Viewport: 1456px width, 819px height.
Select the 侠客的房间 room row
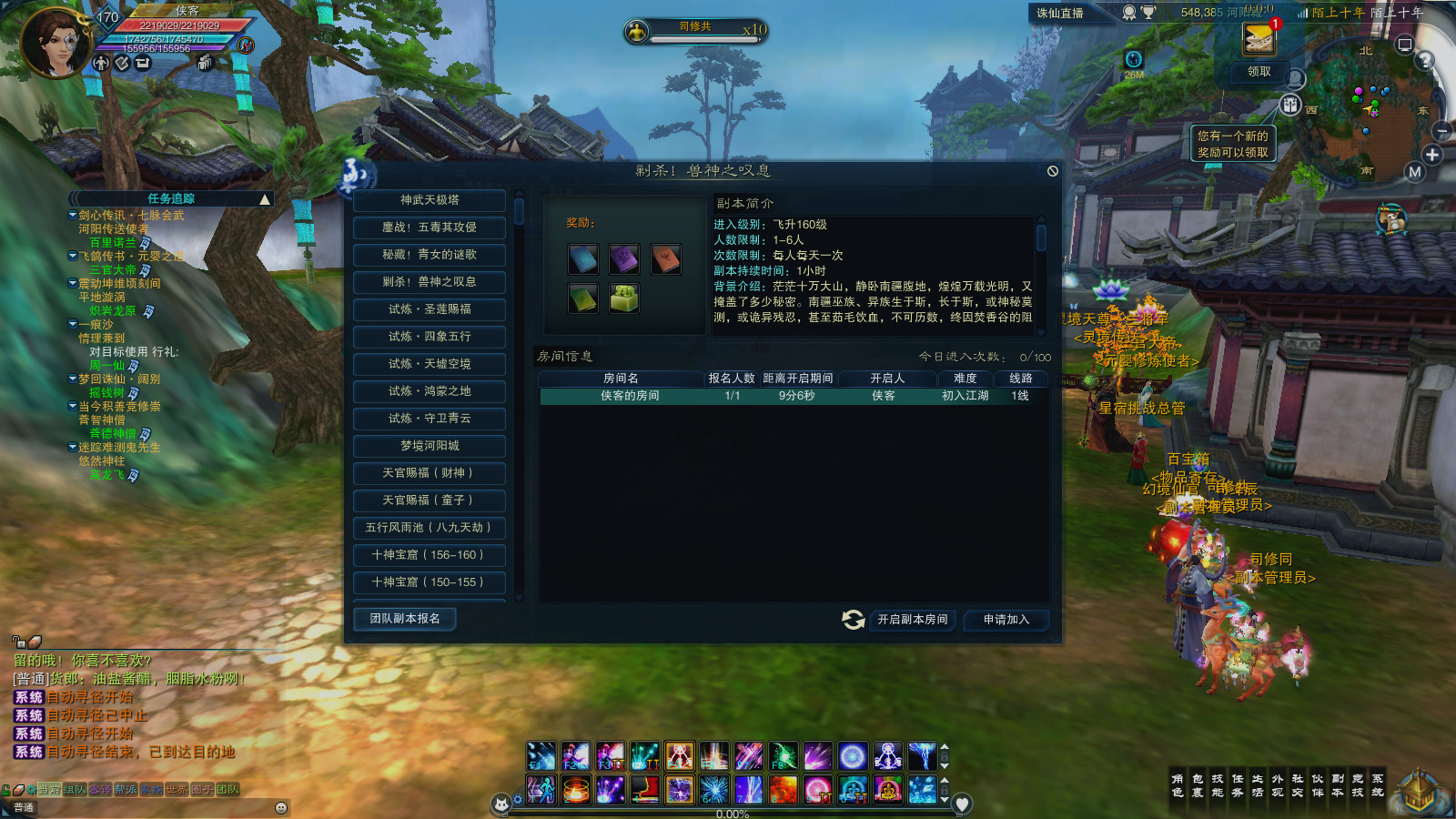pos(792,396)
